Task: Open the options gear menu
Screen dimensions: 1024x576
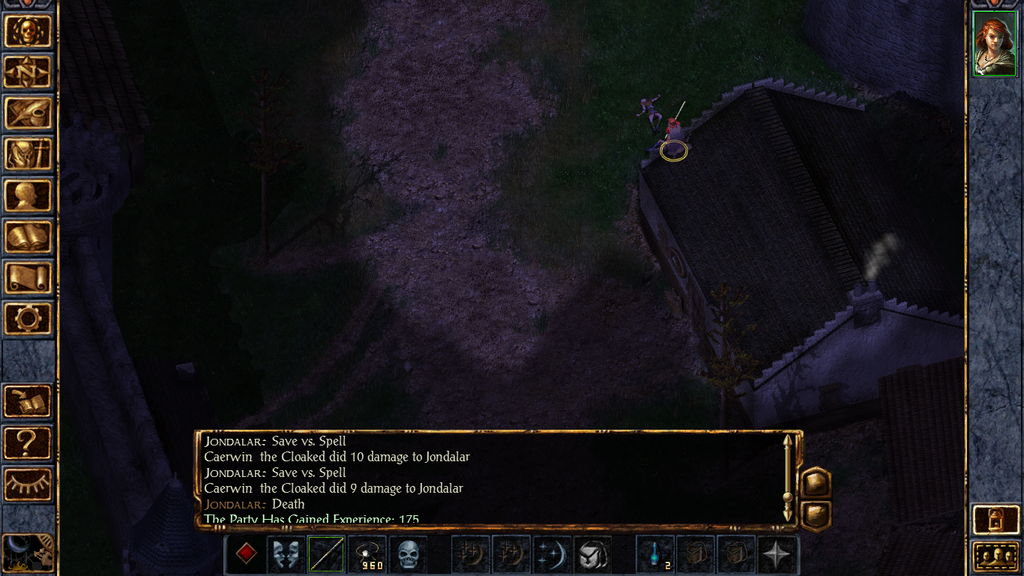Action: (x=27, y=318)
